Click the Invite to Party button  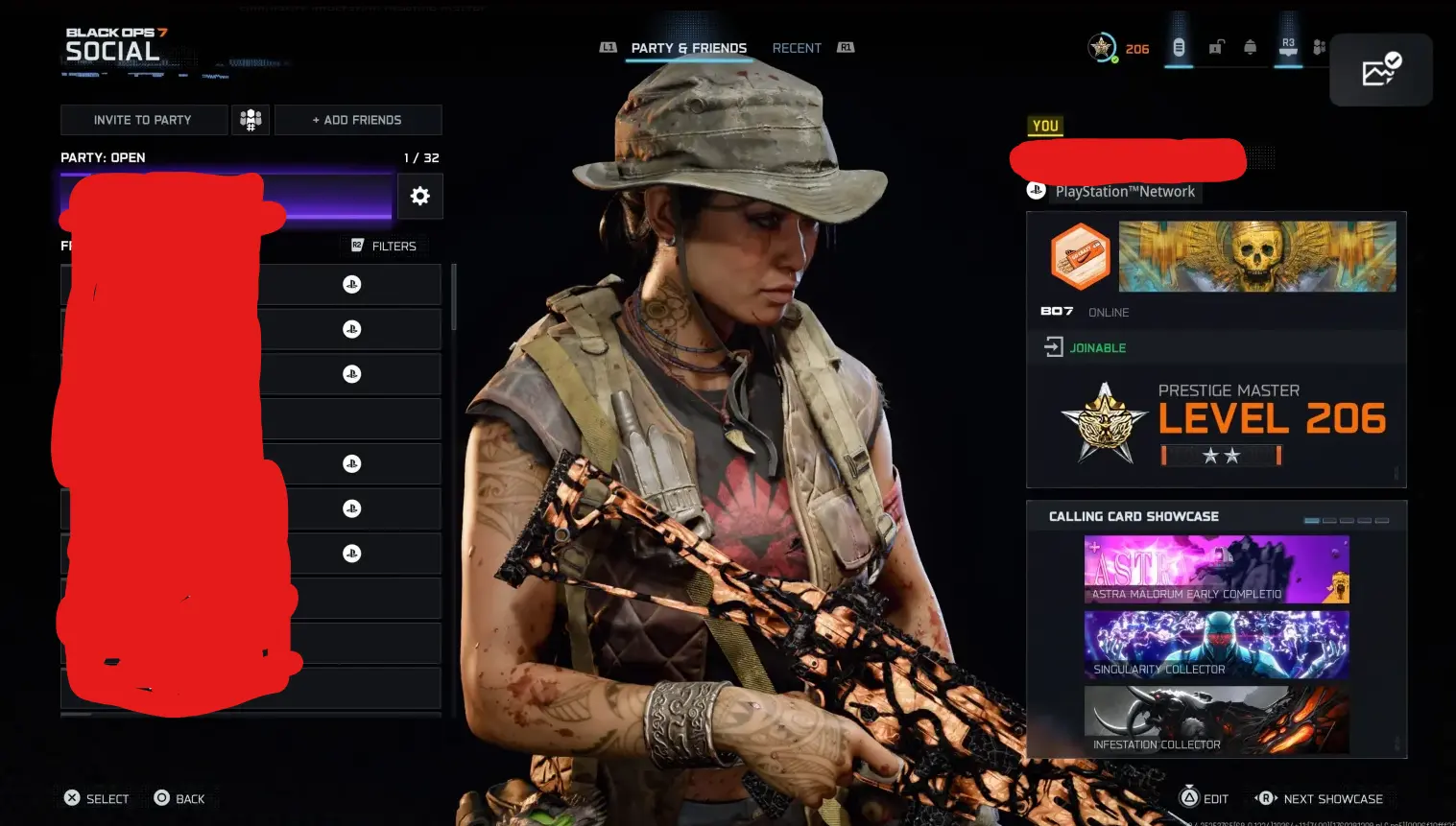click(143, 119)
